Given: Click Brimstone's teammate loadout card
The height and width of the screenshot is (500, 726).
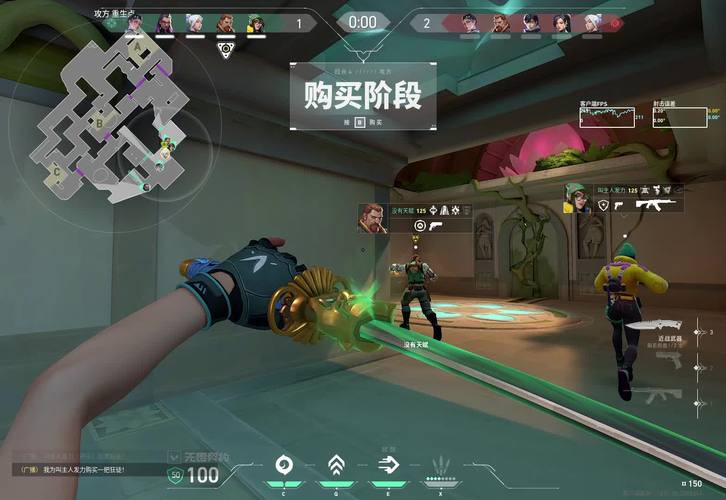Looking at the screenshot, I should click(x=414, y=218).
